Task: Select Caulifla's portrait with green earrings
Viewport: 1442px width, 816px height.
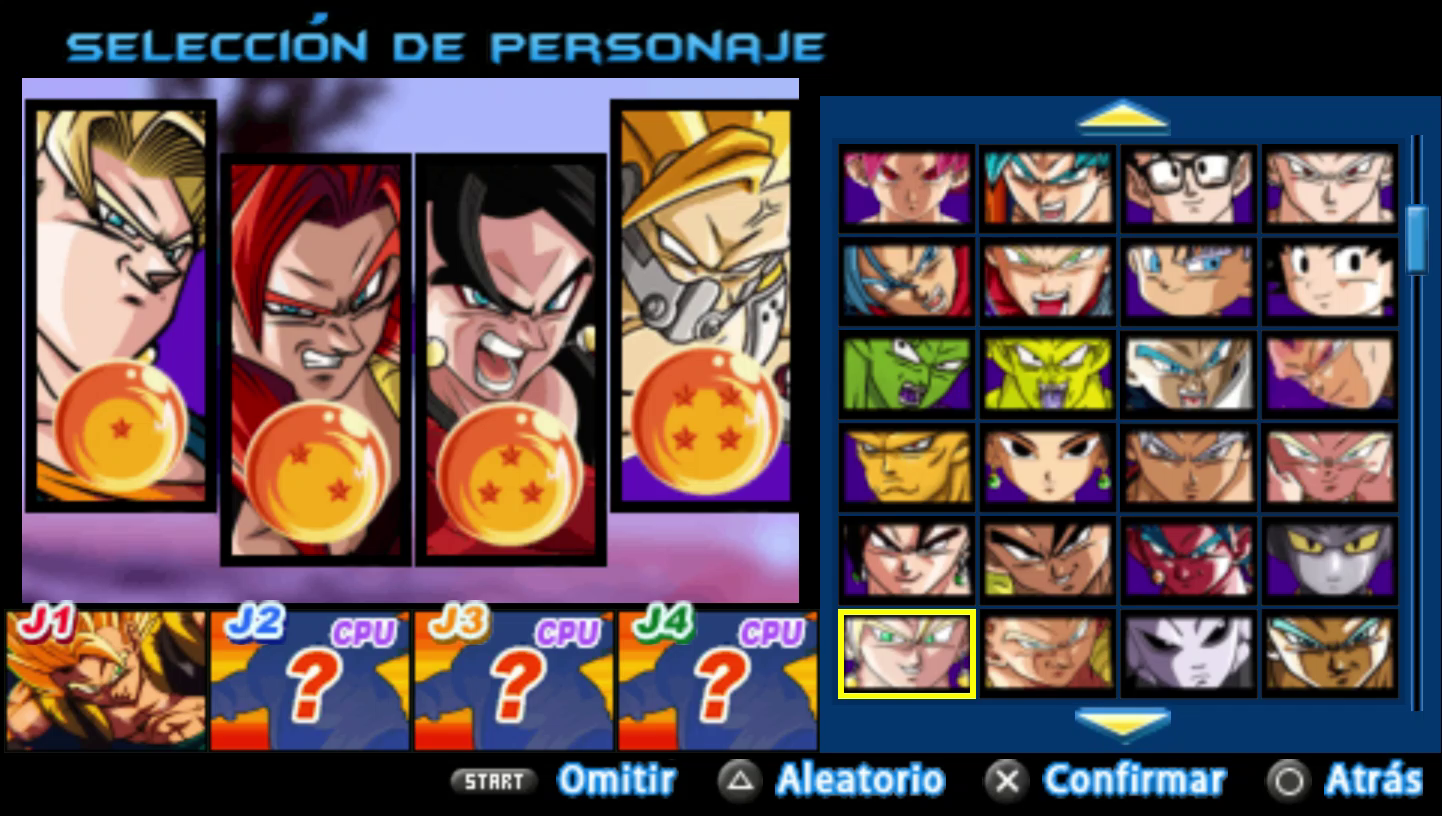Action: tap(1046, 465)
